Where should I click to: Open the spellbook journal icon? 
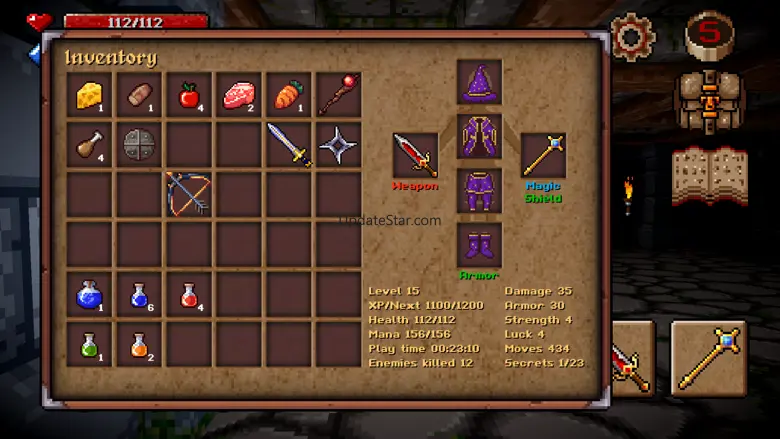pos(709,176)
